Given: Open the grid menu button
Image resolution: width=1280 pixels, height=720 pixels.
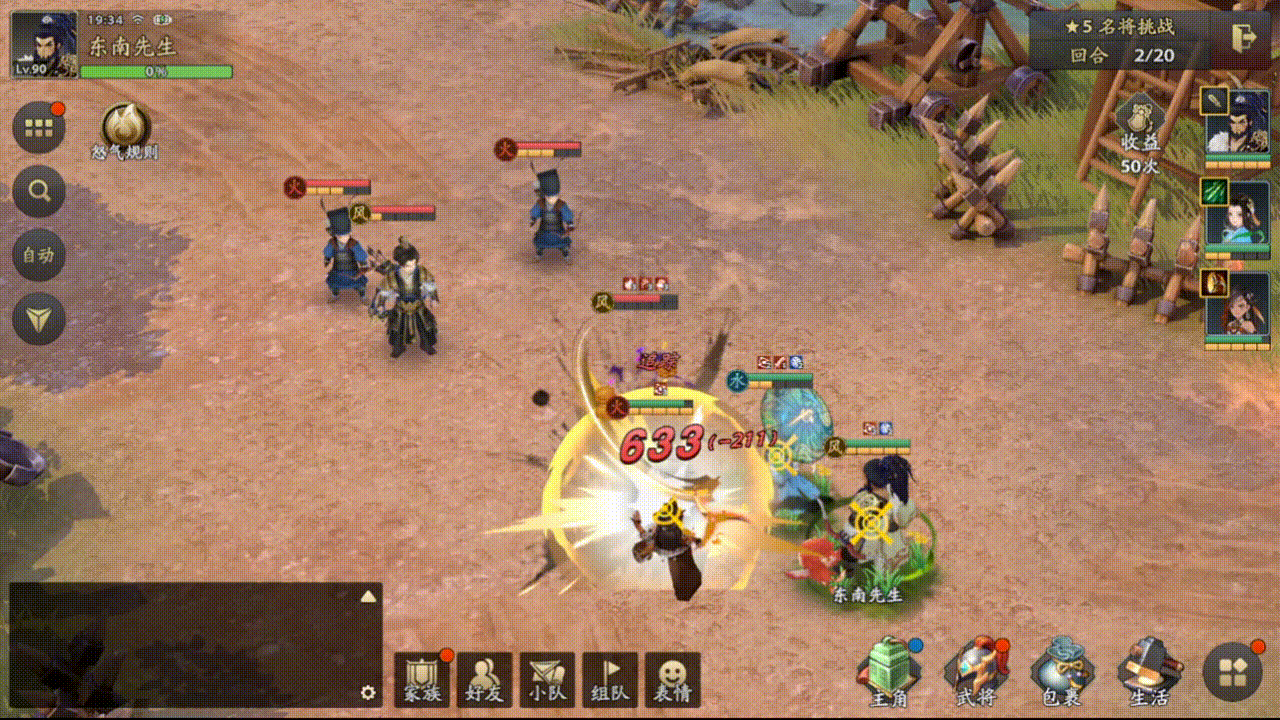Looking at the screenshot, I should click(39, 127).
